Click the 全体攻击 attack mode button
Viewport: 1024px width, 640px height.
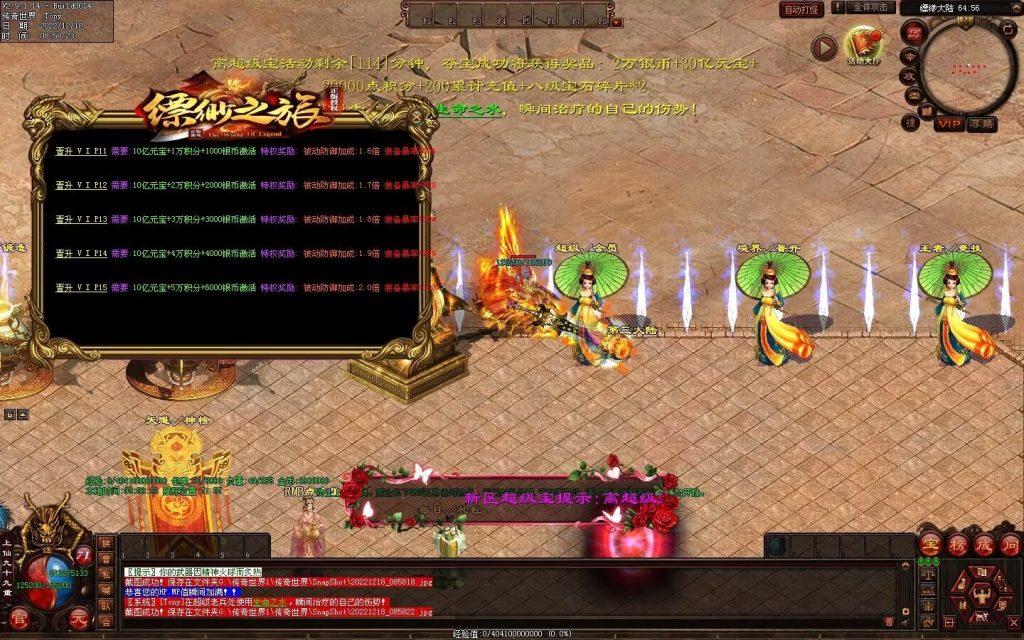pyautogui.click(x=870, y=8)
